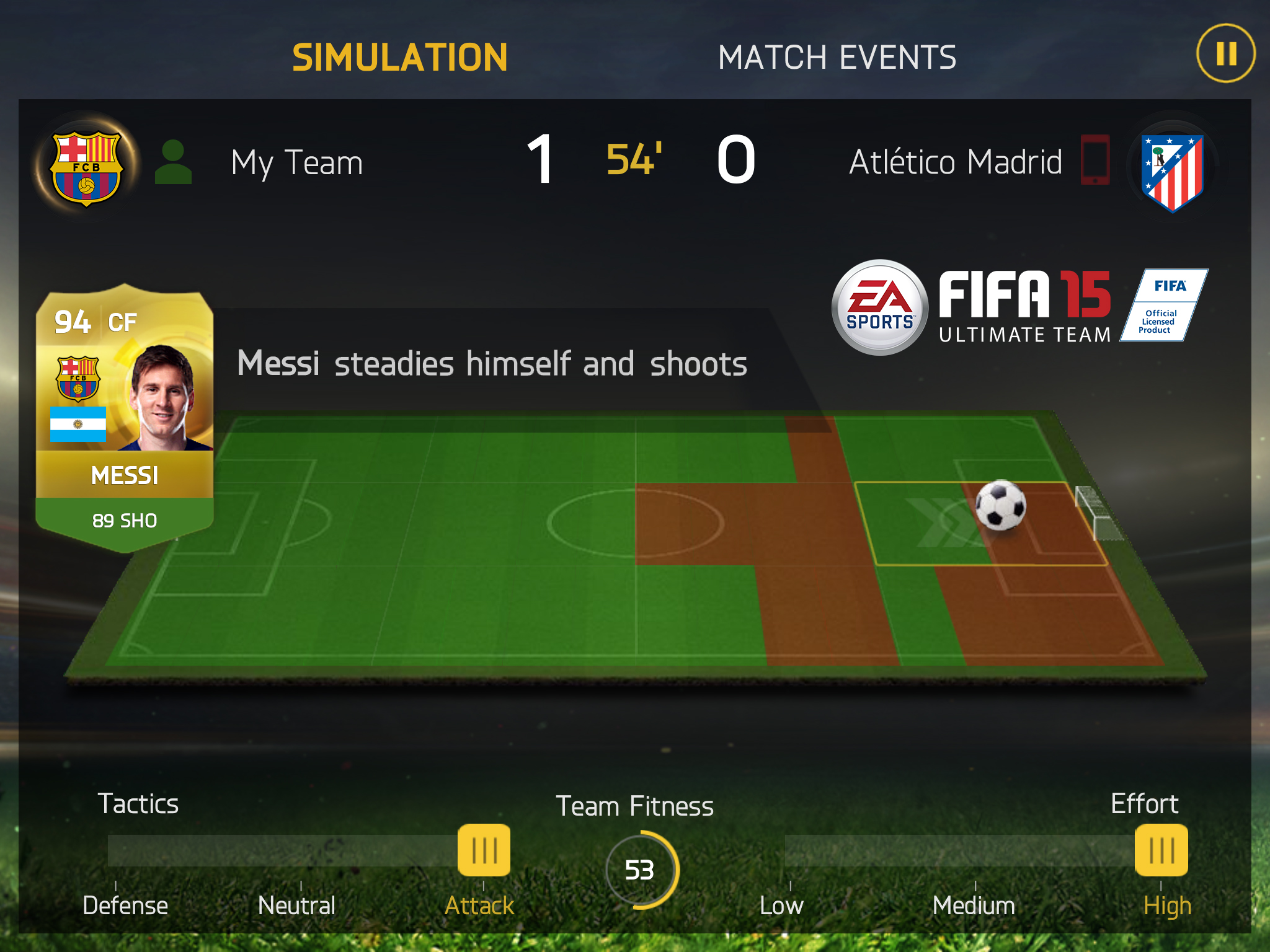Set effort level to Low

781,905
